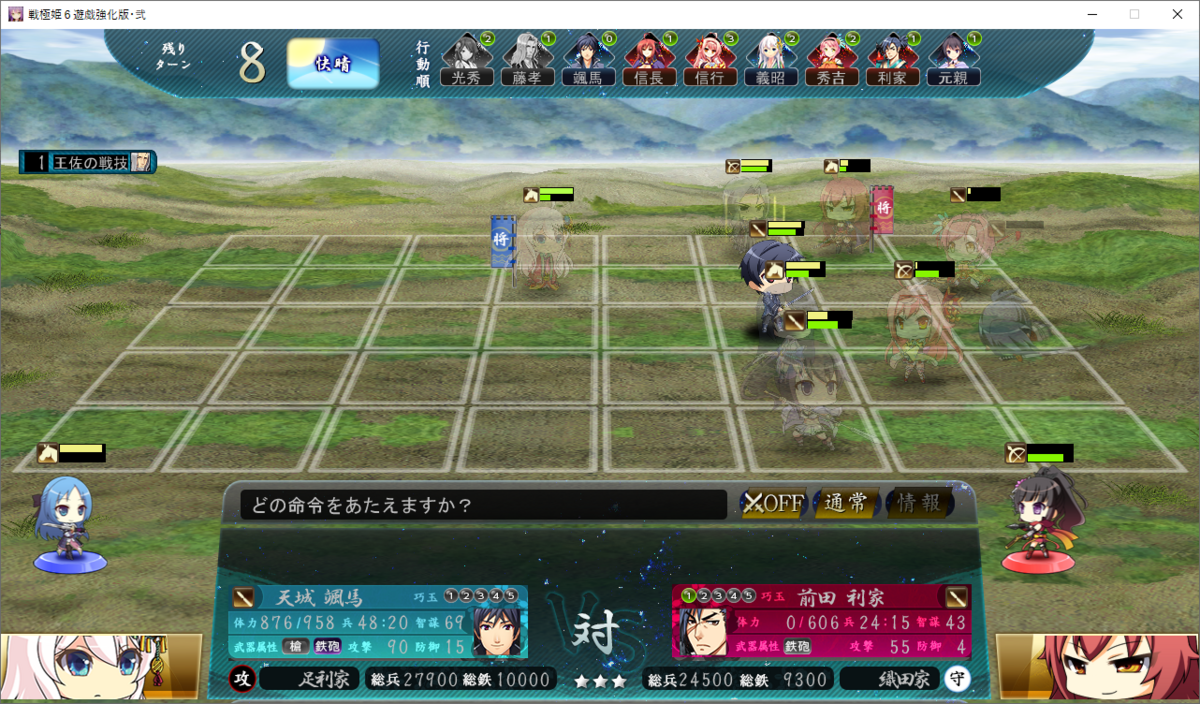1200x704 pixels.
Task: Select 天城 颯馬's status panel
Action: (378, 622)
